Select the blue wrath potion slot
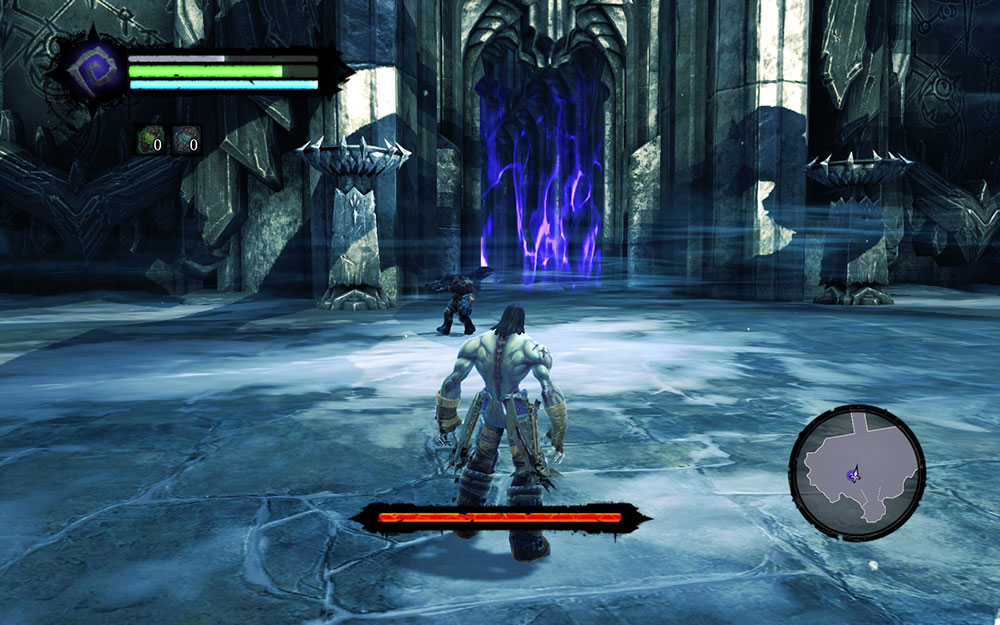Image resolution: width=1000 pixels, height=625 pixels. (x=185, y=140)
